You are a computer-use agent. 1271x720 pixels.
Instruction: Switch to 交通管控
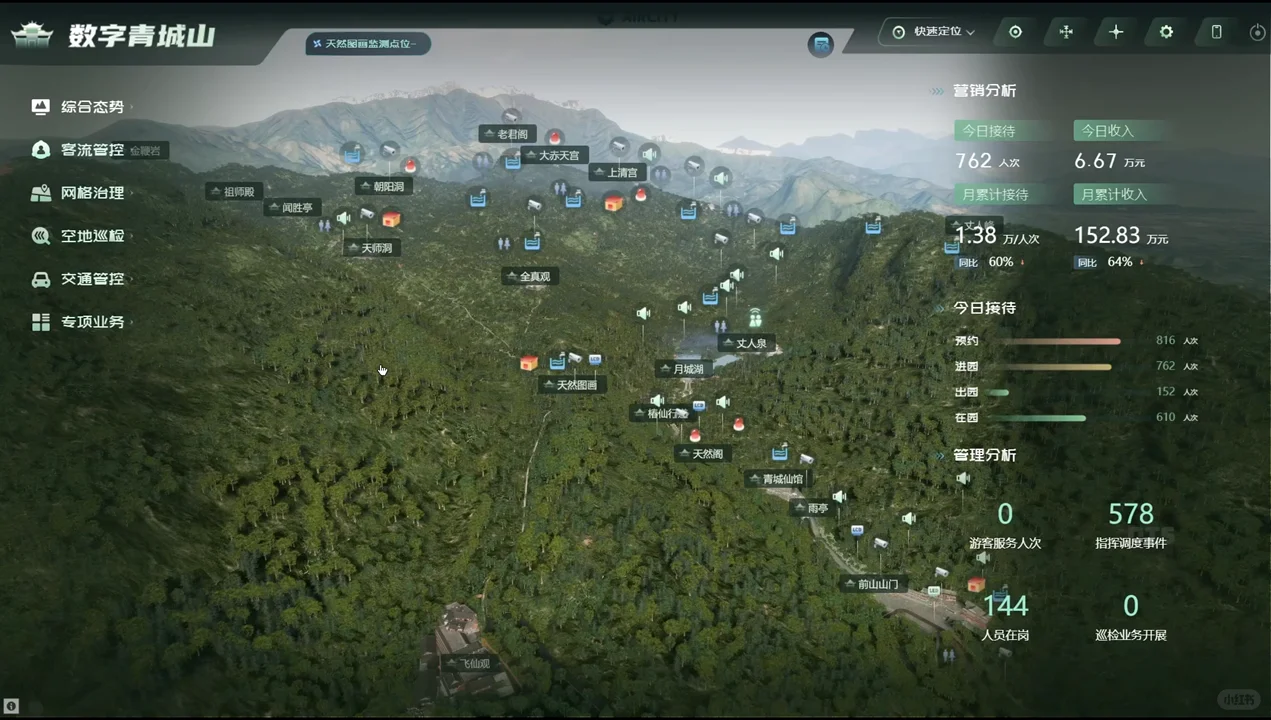click(92, 279)
